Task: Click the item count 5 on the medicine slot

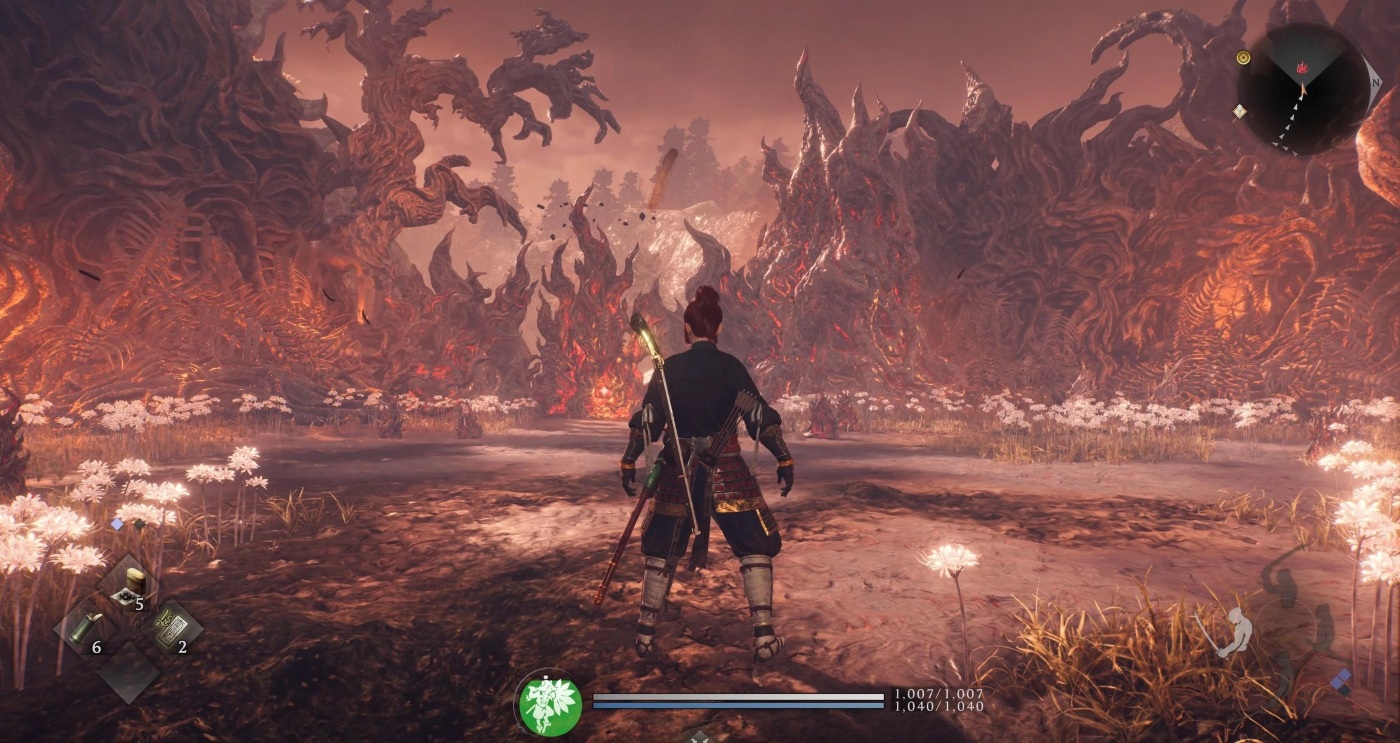Action: pyautogui.click(x=139, y=604)
